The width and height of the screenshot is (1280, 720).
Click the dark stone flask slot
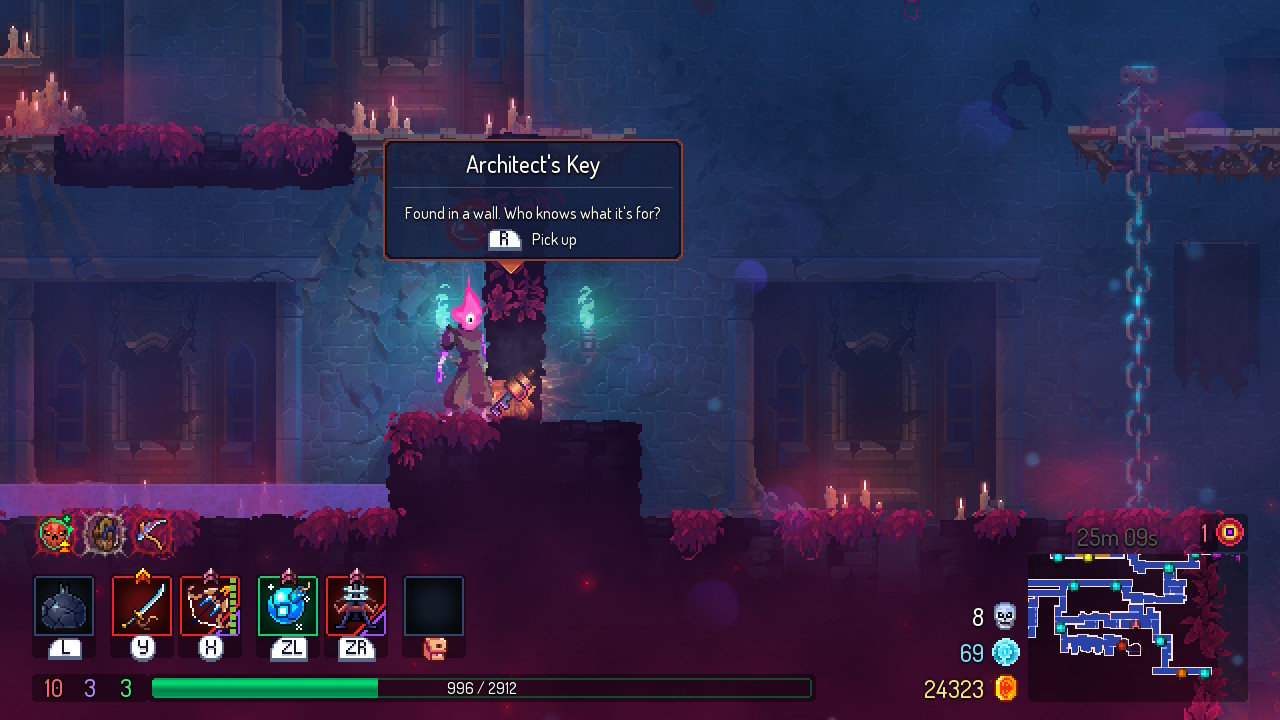(x=64, y=606)
